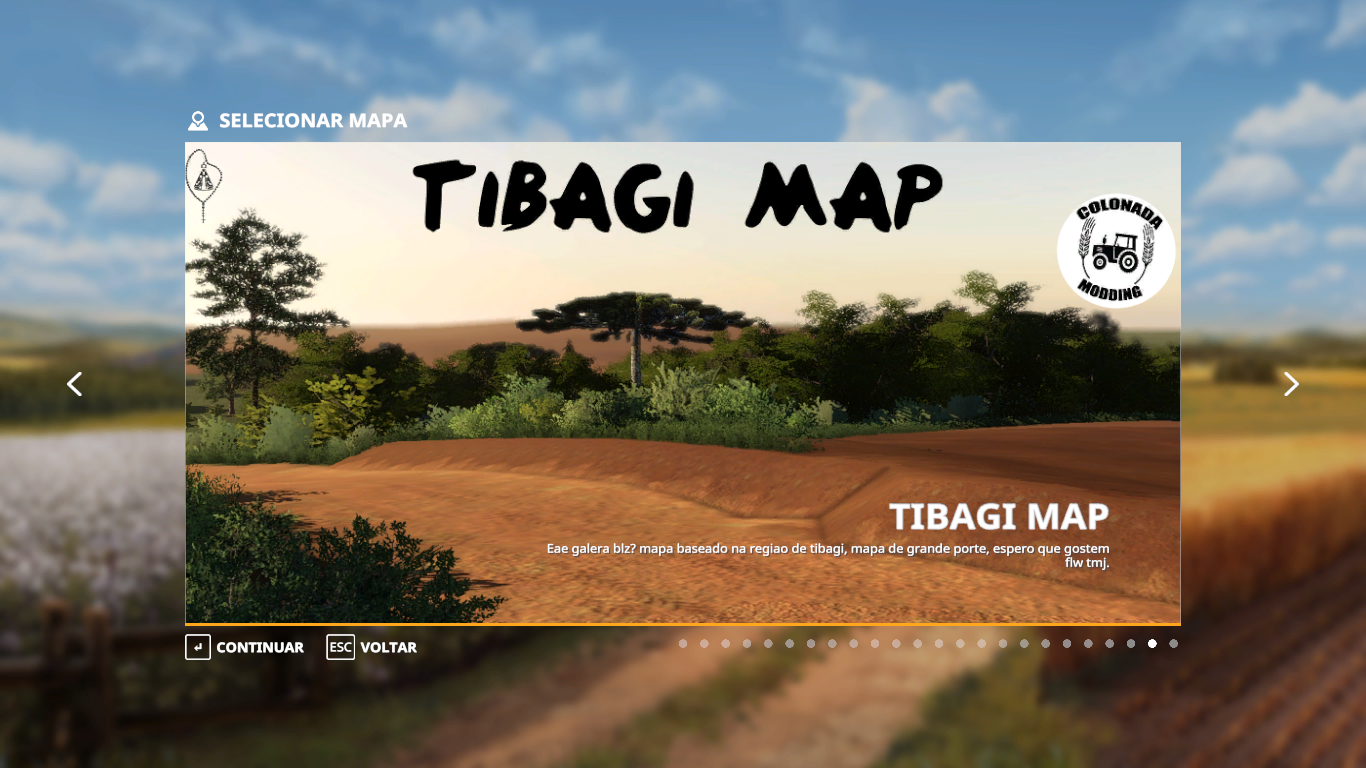1366x768 pixels.
Task: Select the currently highlighted pagination dot
Action: (1152, 643)
